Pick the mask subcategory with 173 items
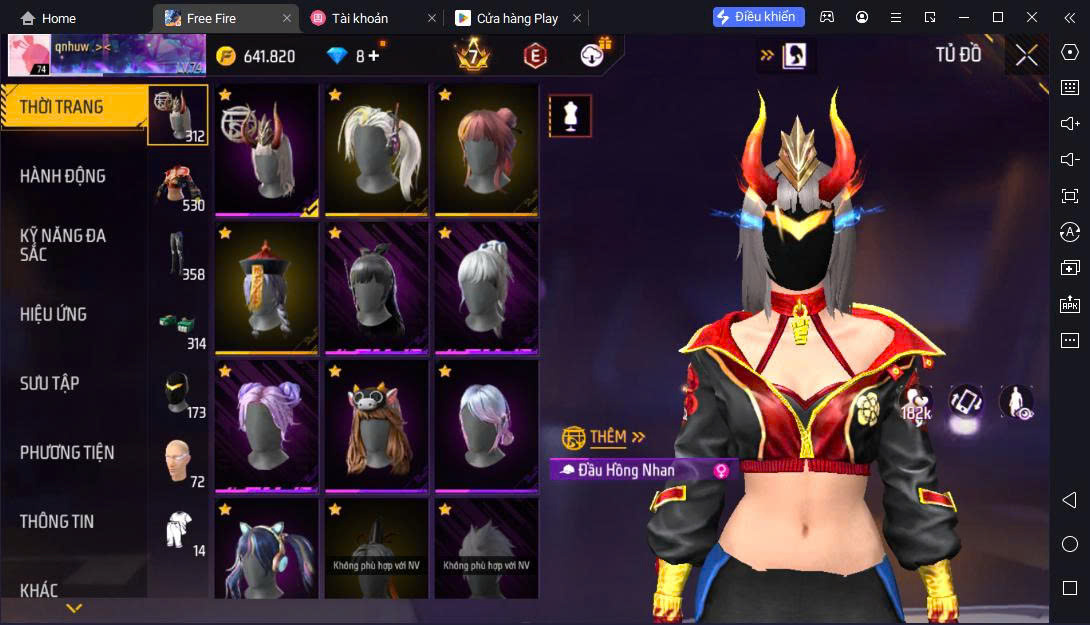1090x625 pixels. (178, 393)
